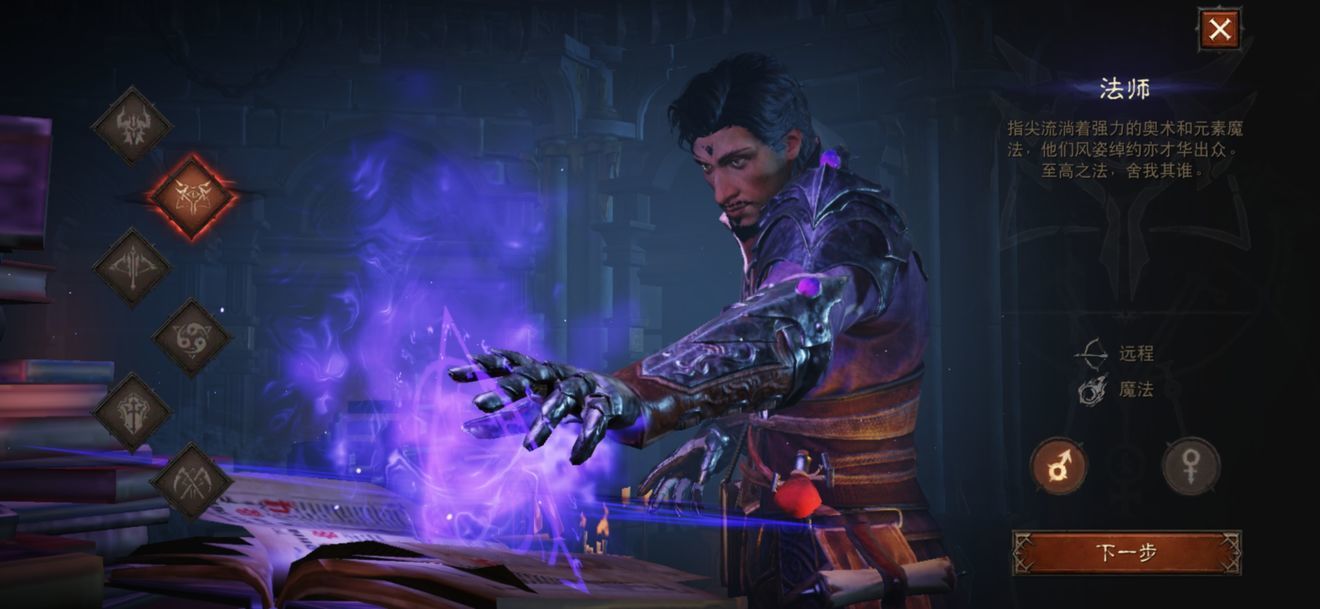
Task: Pick the crossed scythes Necromancer class icon
Action: pos(191,482)
